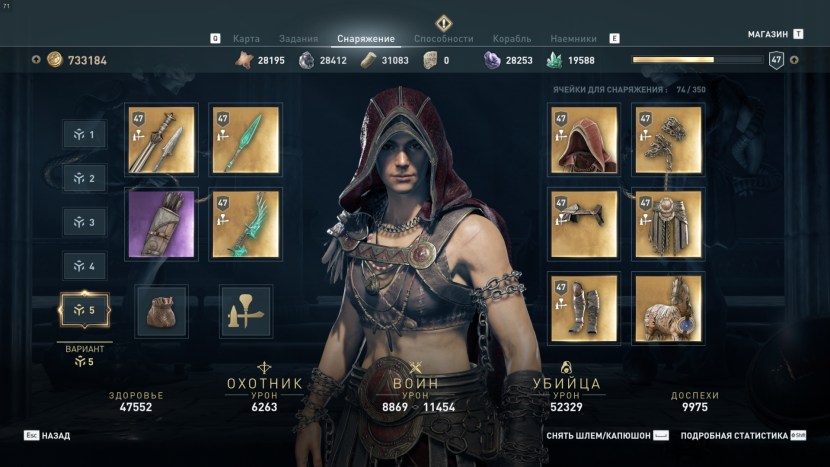Open the Корабль tab
The width and height of the screenshot is (830, 467).
(512, 39)
